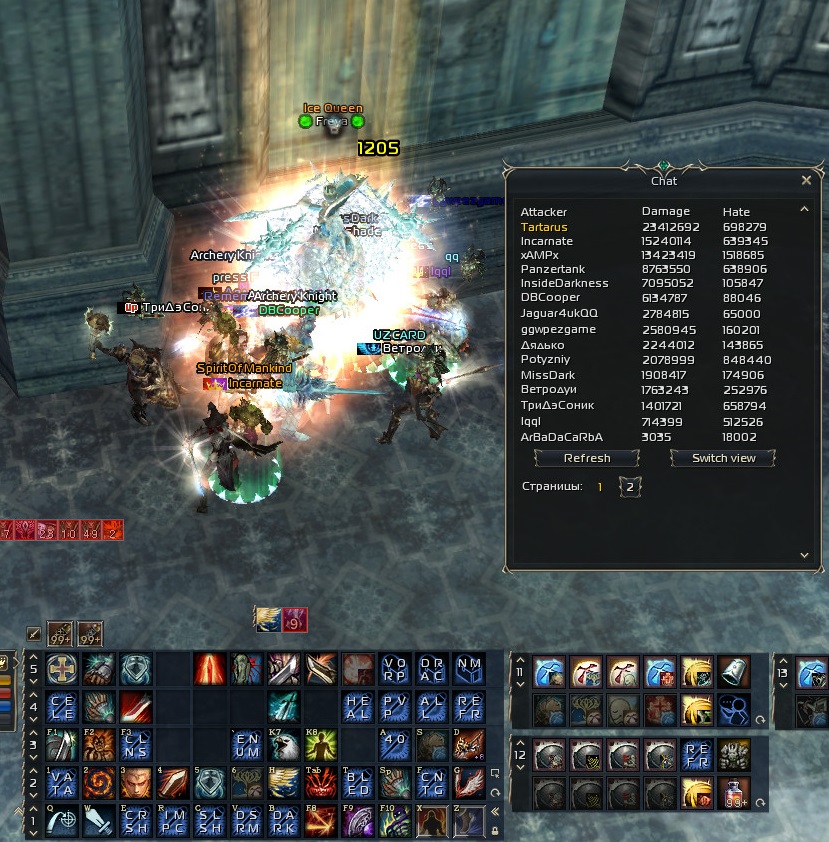Viewport: 829px width, 842px height.
Task: Select the Tartarus row in the attacker list
Action: [544, 227]
